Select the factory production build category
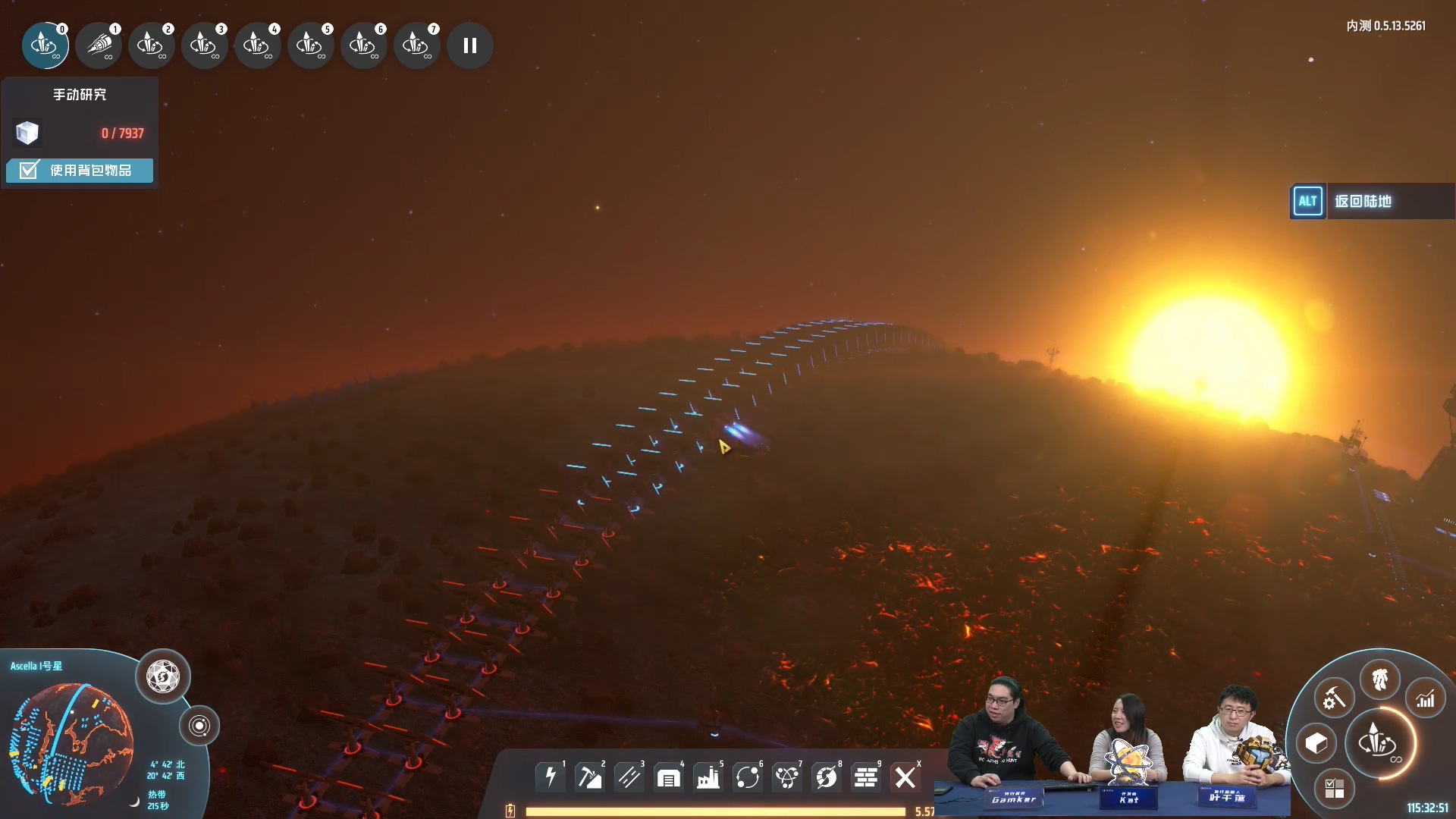The height and width of the screenshot is (819, 1456). (708, 777)
